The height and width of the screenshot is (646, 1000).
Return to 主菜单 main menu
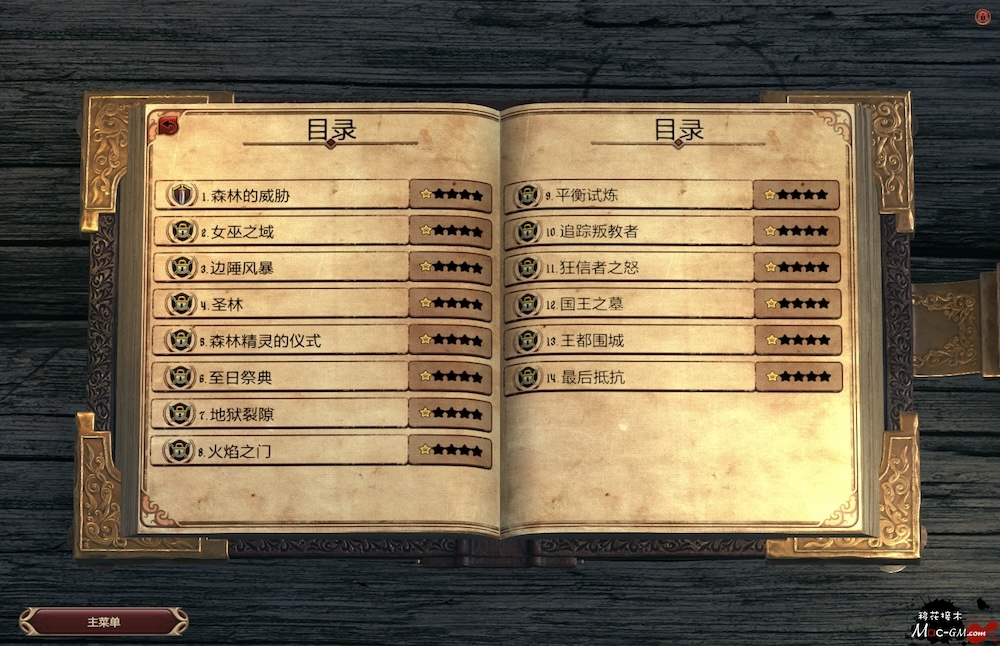tap(103, 622)
